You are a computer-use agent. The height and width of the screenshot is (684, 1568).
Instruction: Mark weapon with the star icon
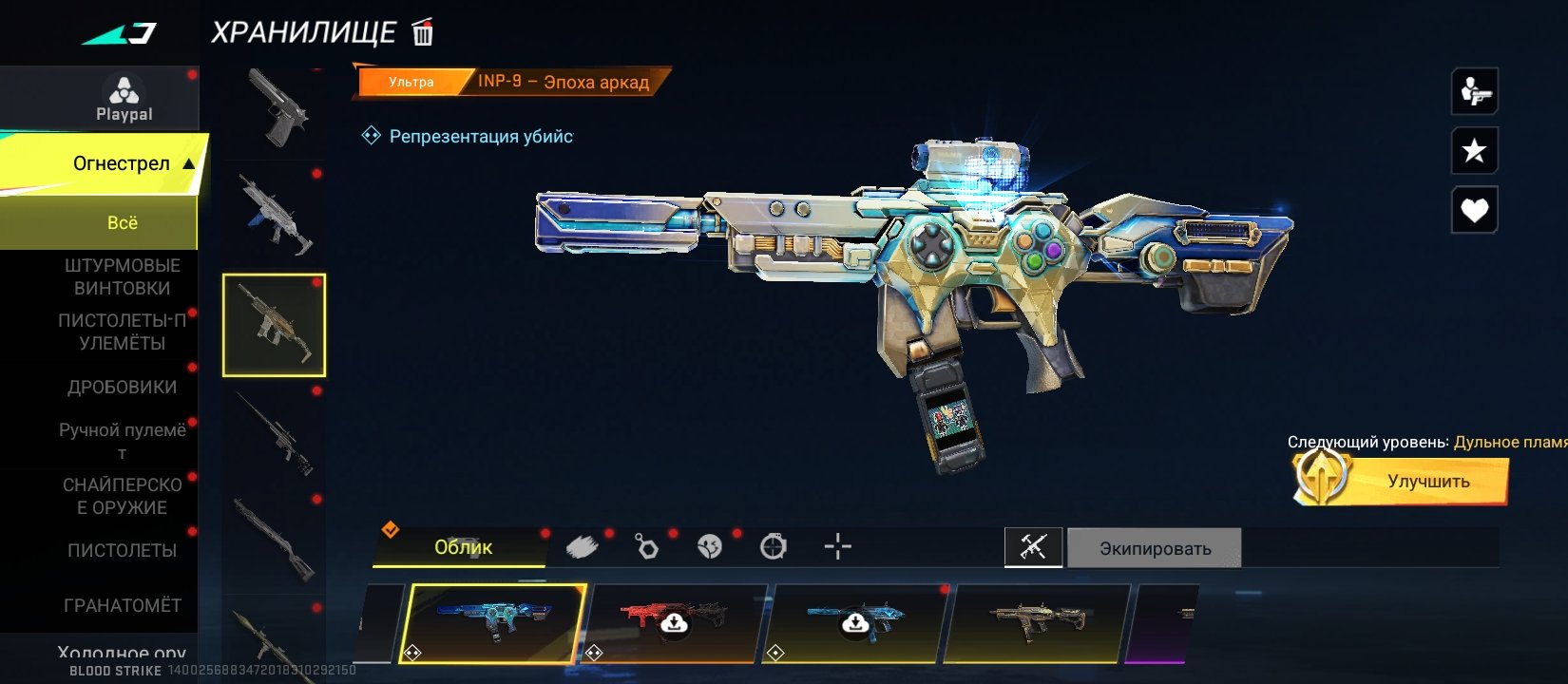[x=1474, y=150]
